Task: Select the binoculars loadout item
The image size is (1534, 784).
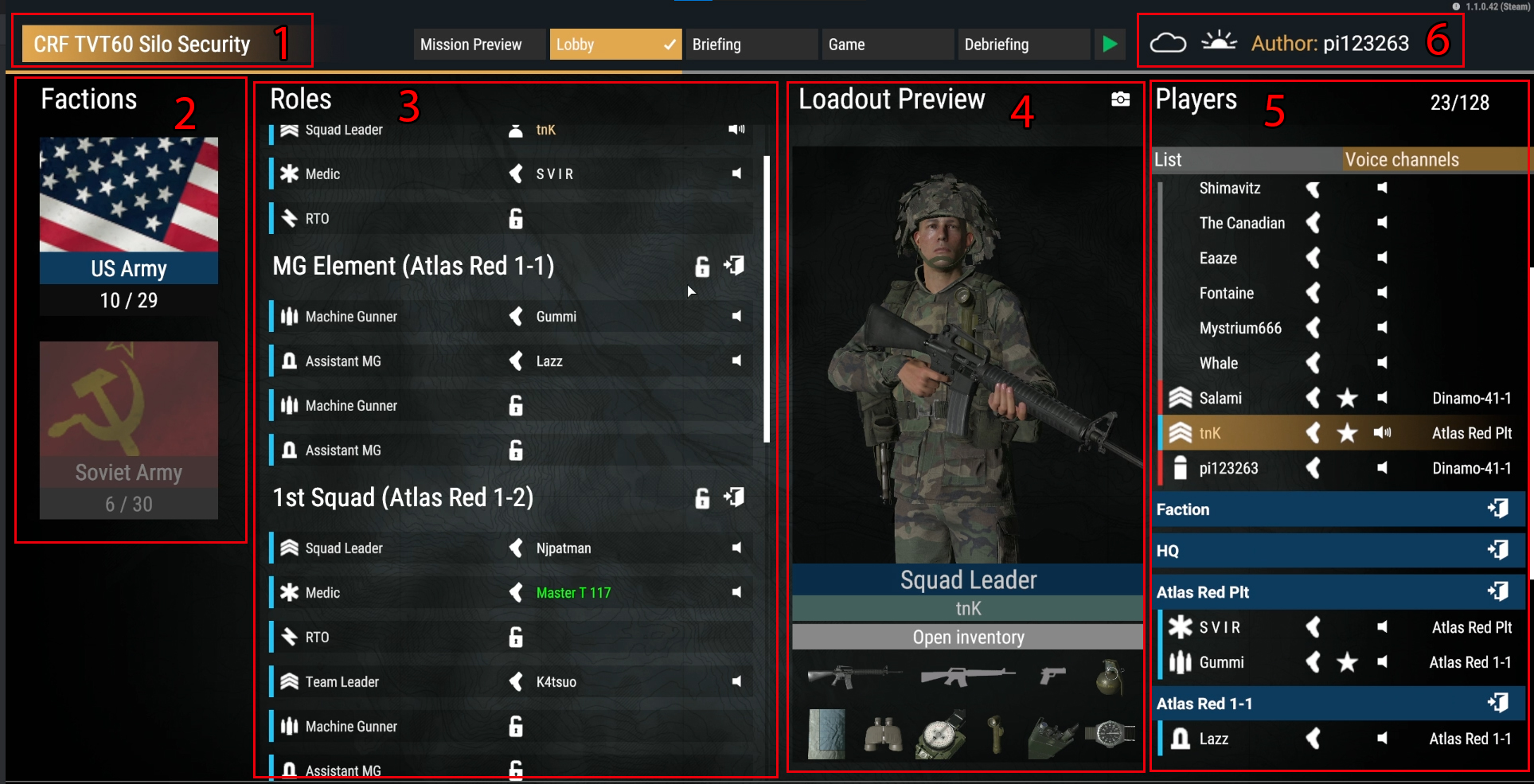Action: [883, 734]
